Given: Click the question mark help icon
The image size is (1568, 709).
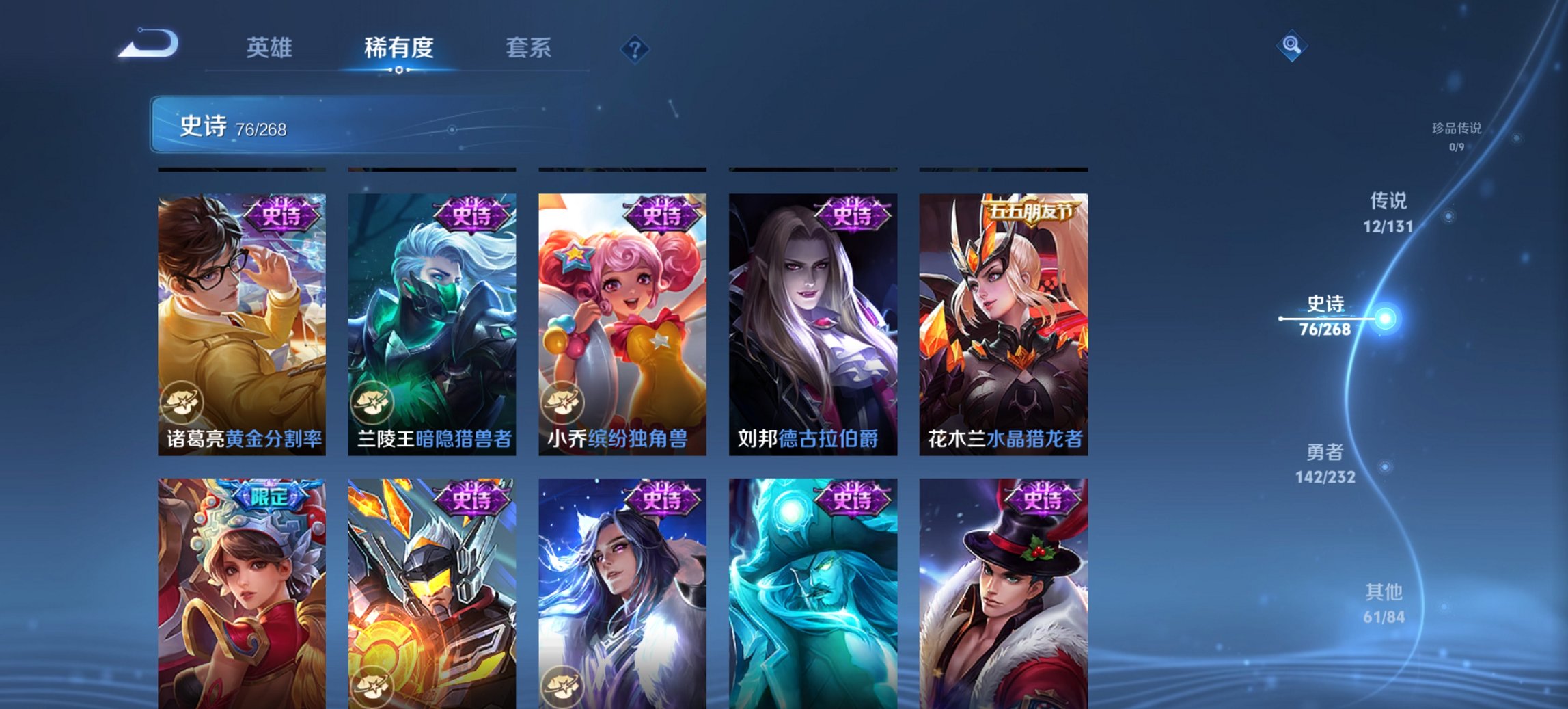Looking at the screenshot, I should tap(635, 49).
